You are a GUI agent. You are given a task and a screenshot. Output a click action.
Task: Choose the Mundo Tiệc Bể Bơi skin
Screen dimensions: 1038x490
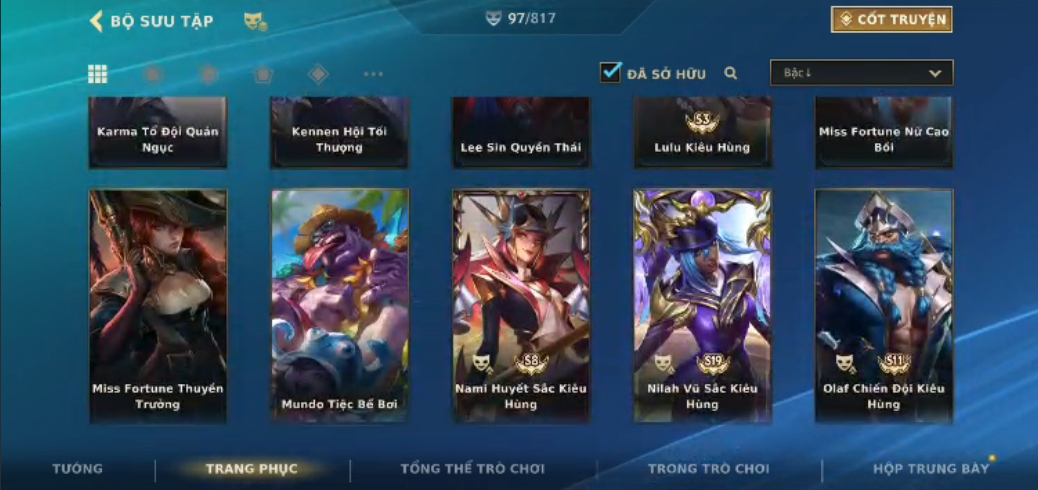click(x=340, y=305)
